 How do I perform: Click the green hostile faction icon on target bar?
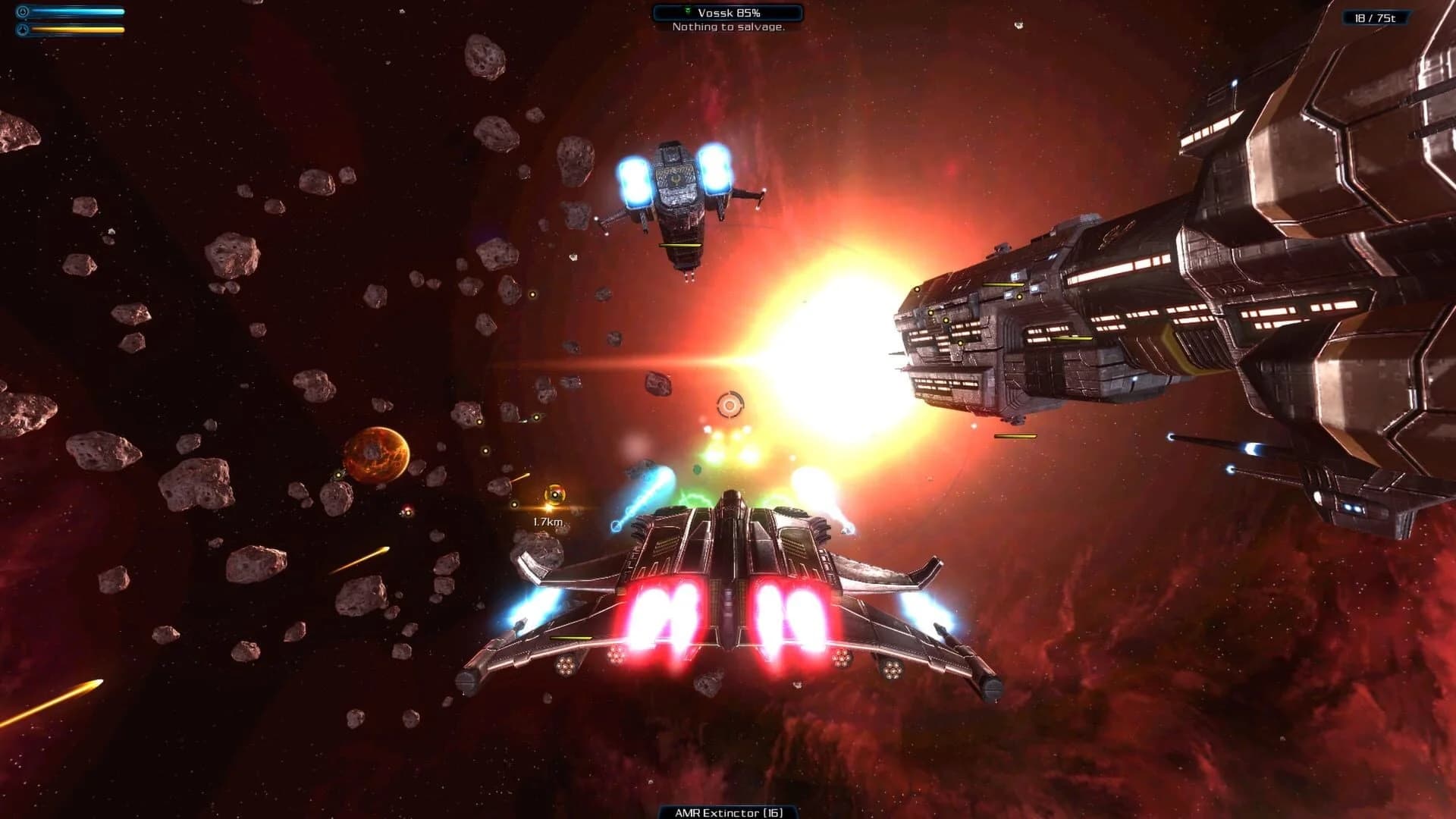coord(688,11)
